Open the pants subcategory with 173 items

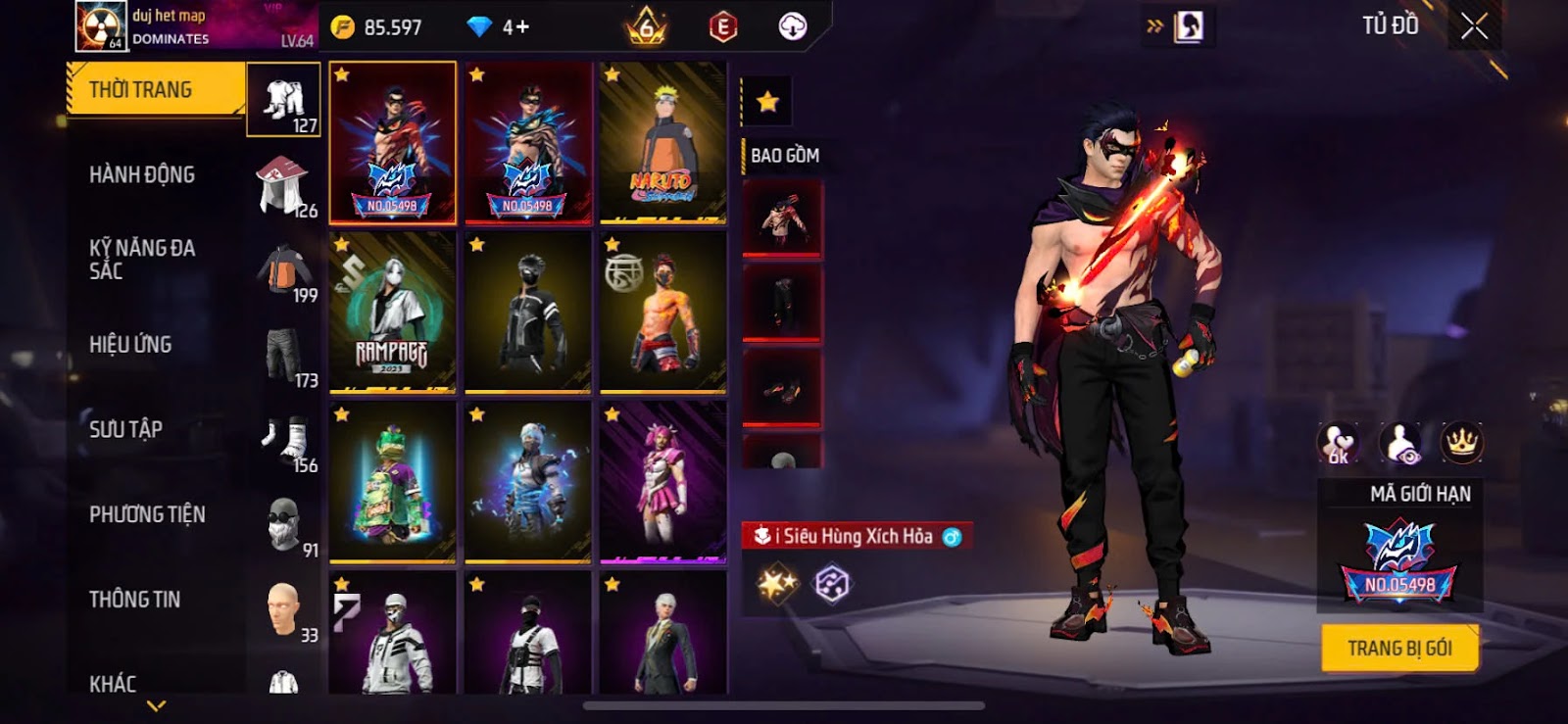point(284,356)
